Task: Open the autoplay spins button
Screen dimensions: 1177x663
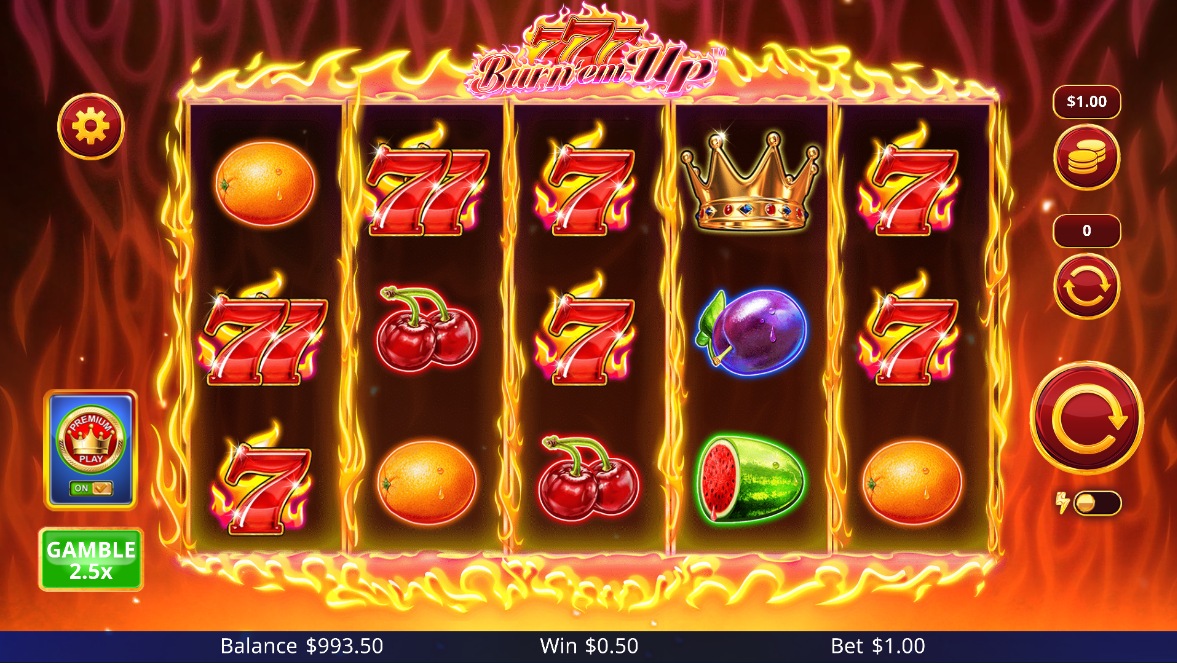Action: 1086,285
